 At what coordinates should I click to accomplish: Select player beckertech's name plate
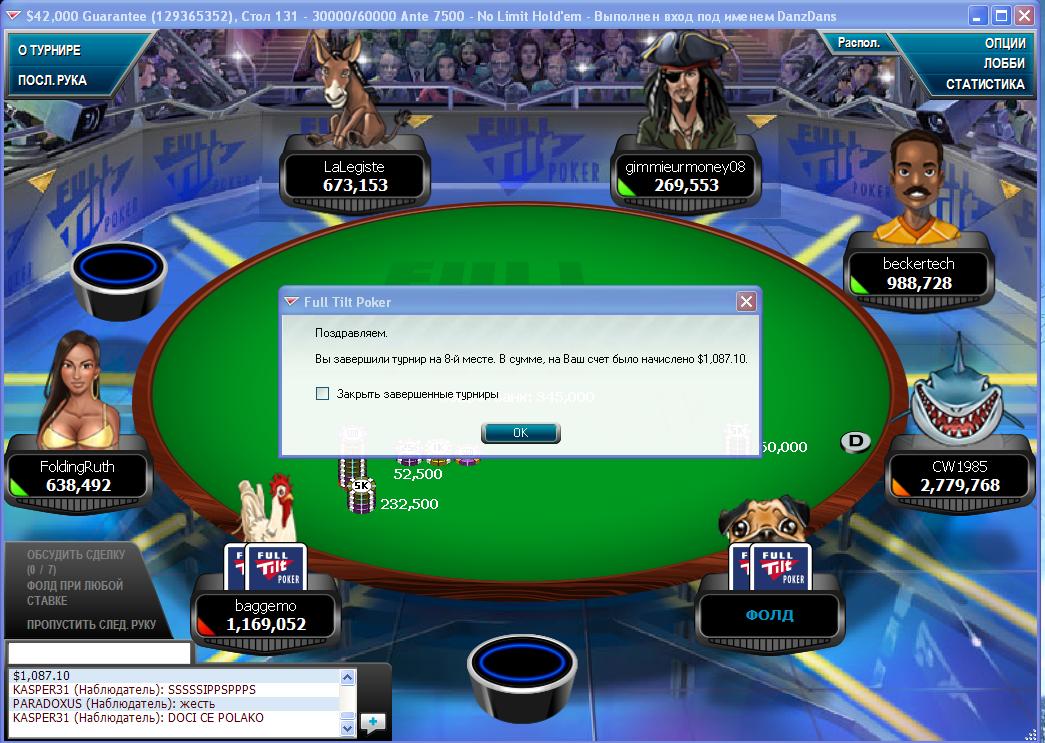click(x=919, y=273)
